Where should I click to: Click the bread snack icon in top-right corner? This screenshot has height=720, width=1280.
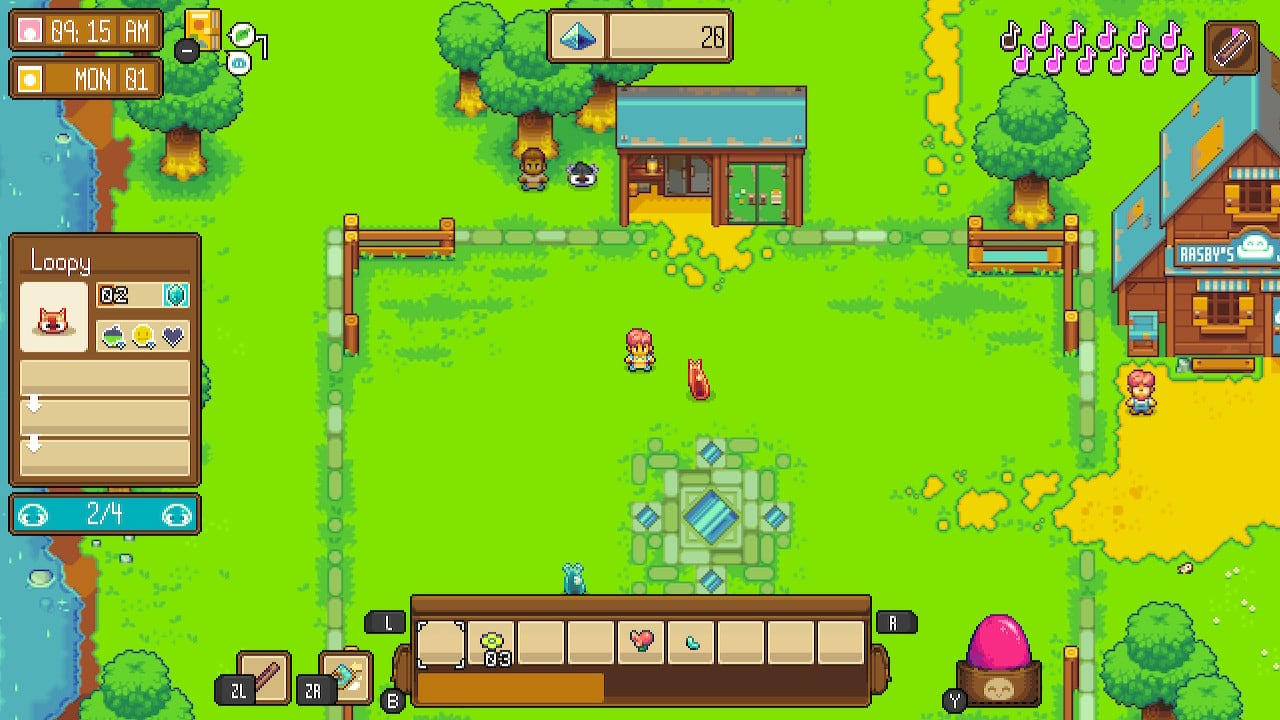click(x=1233, y=48)
